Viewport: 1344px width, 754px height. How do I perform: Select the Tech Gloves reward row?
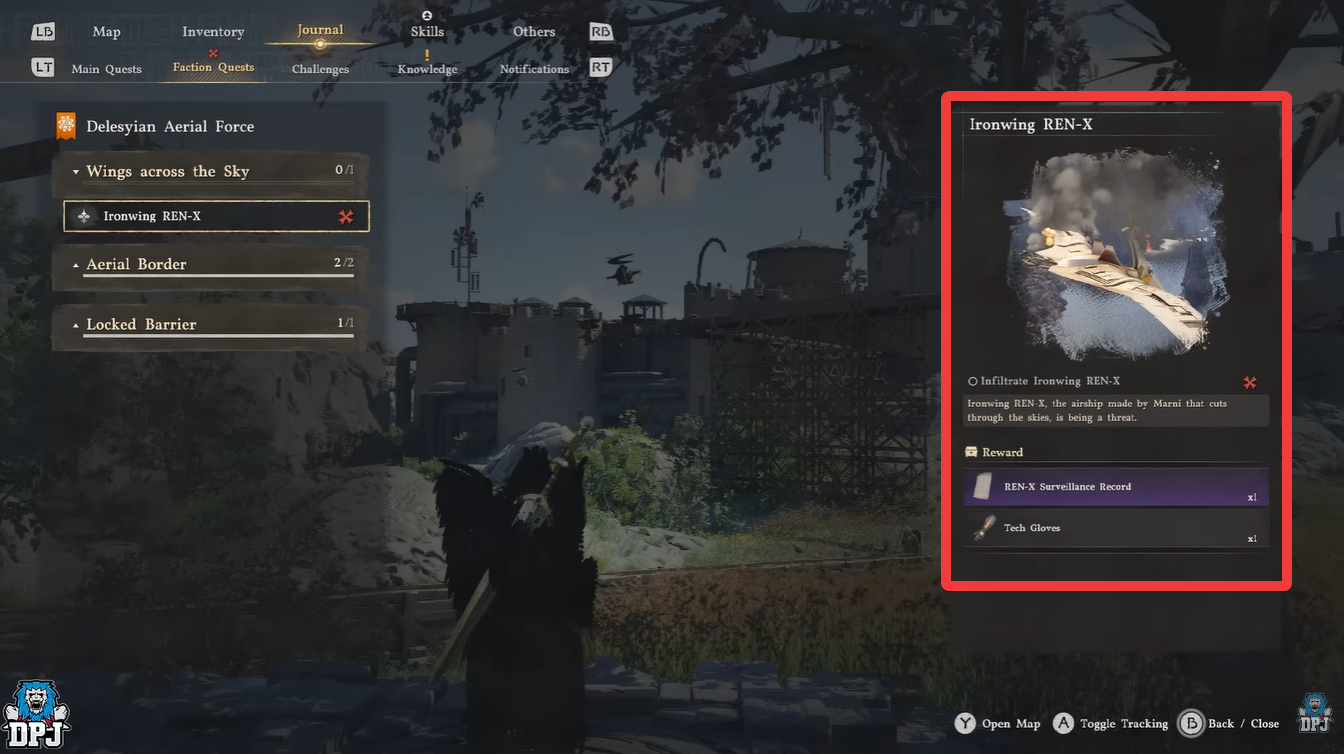1116,528
